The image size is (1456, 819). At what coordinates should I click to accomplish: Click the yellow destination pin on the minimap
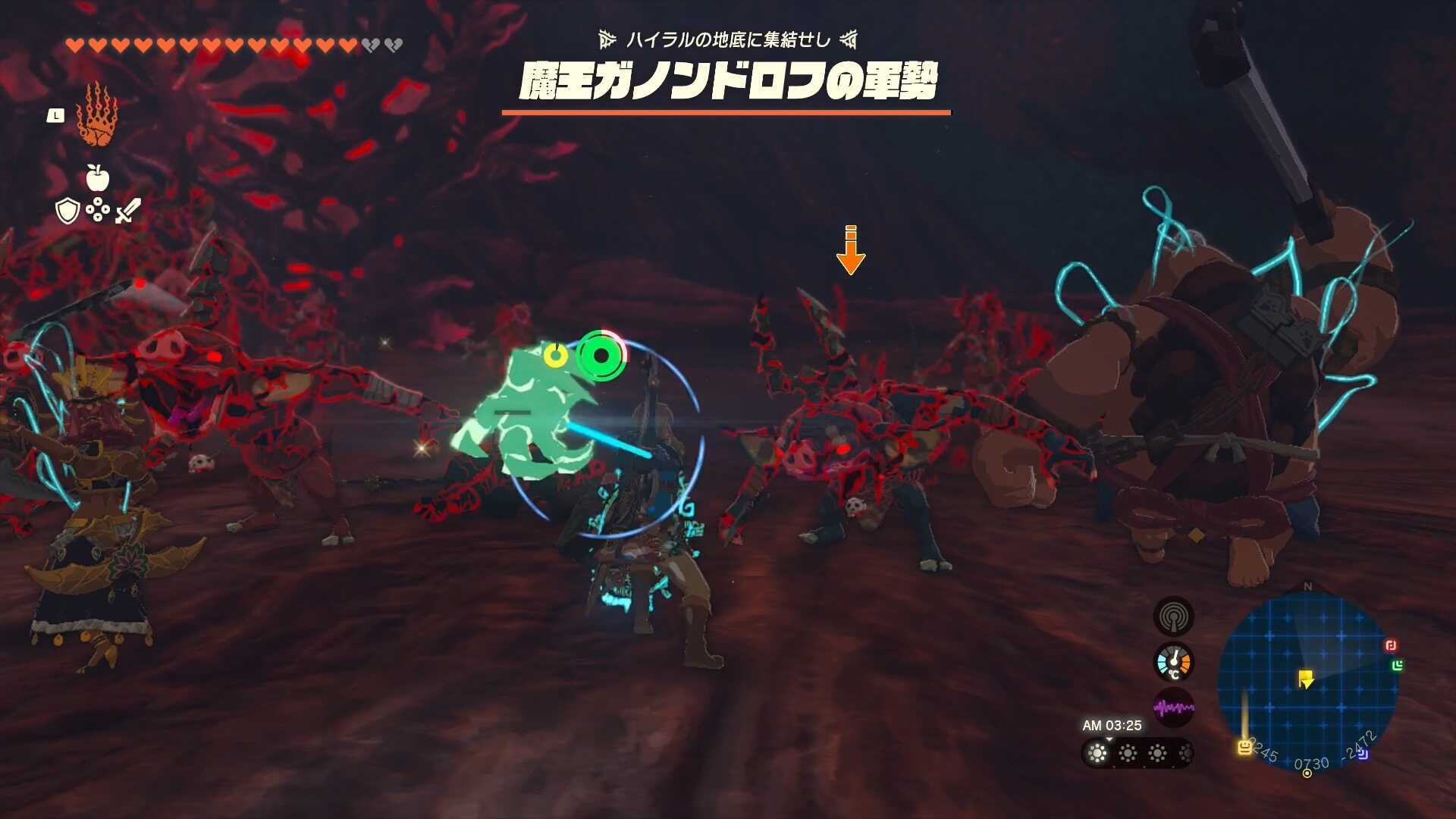click(1306, 678)
